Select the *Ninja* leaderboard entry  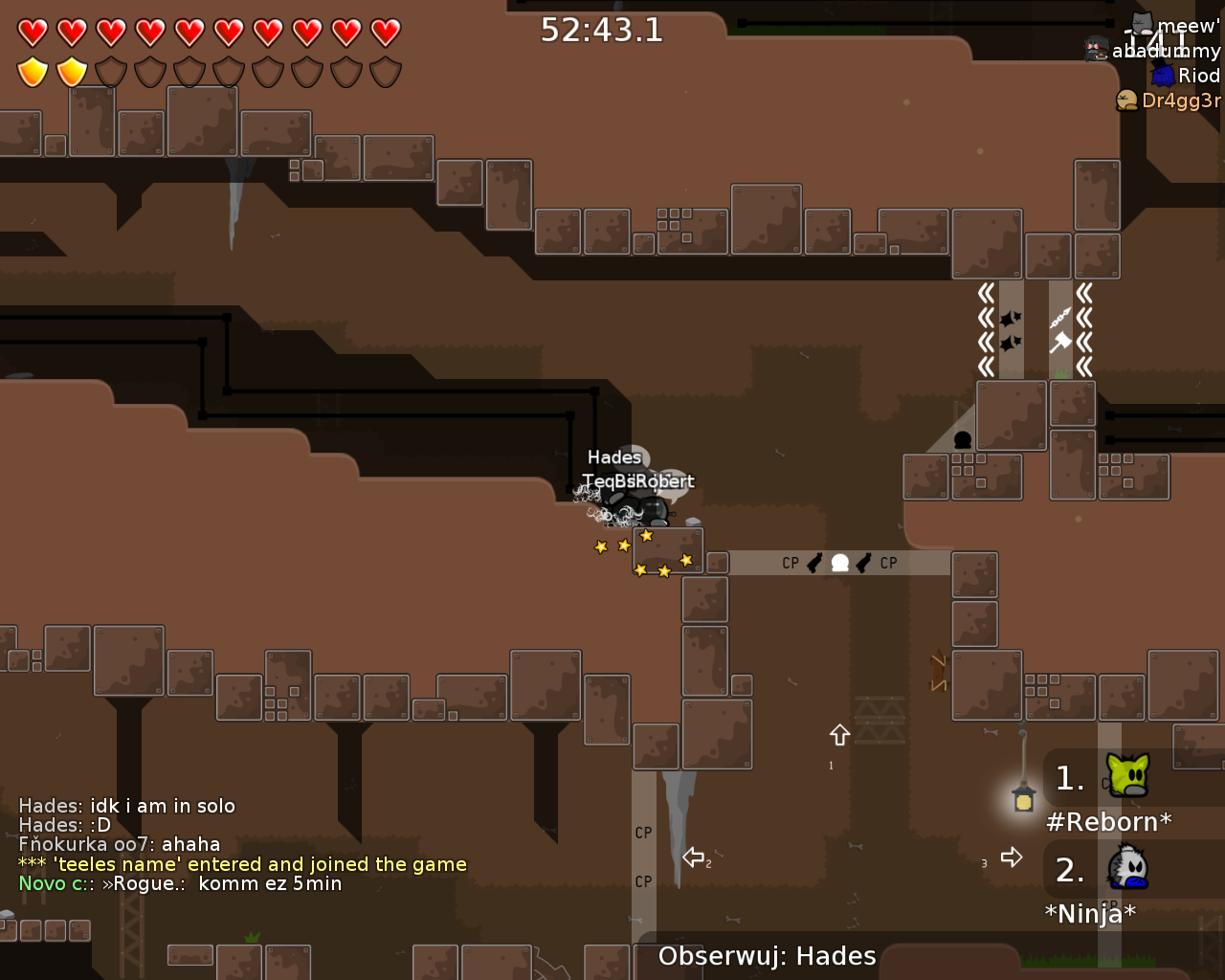click(x=1091, y=913)
